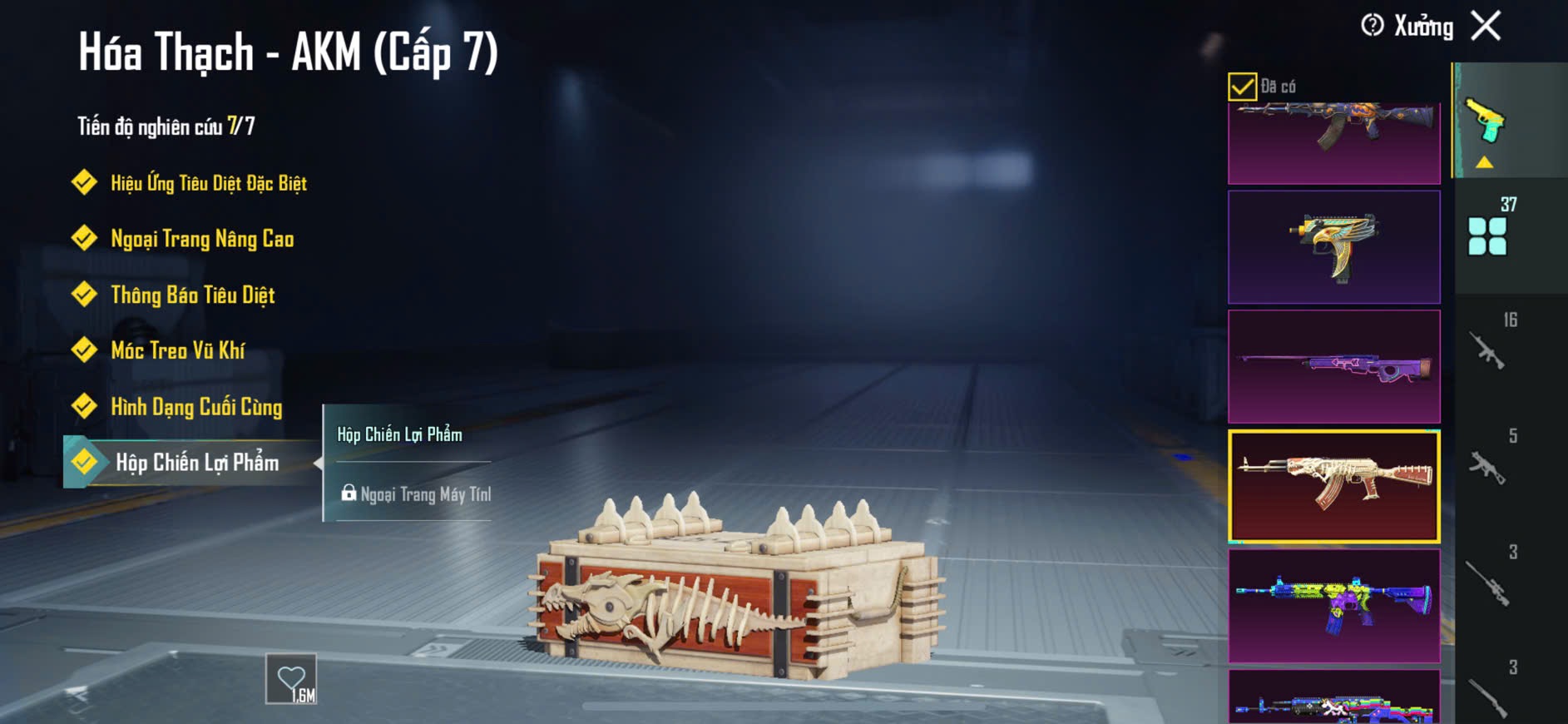The height and width of the screenshot is (724, 1568).
Task: Pick the locked Ngoại Trang Máy Tính option
Action: pos(416,494)
